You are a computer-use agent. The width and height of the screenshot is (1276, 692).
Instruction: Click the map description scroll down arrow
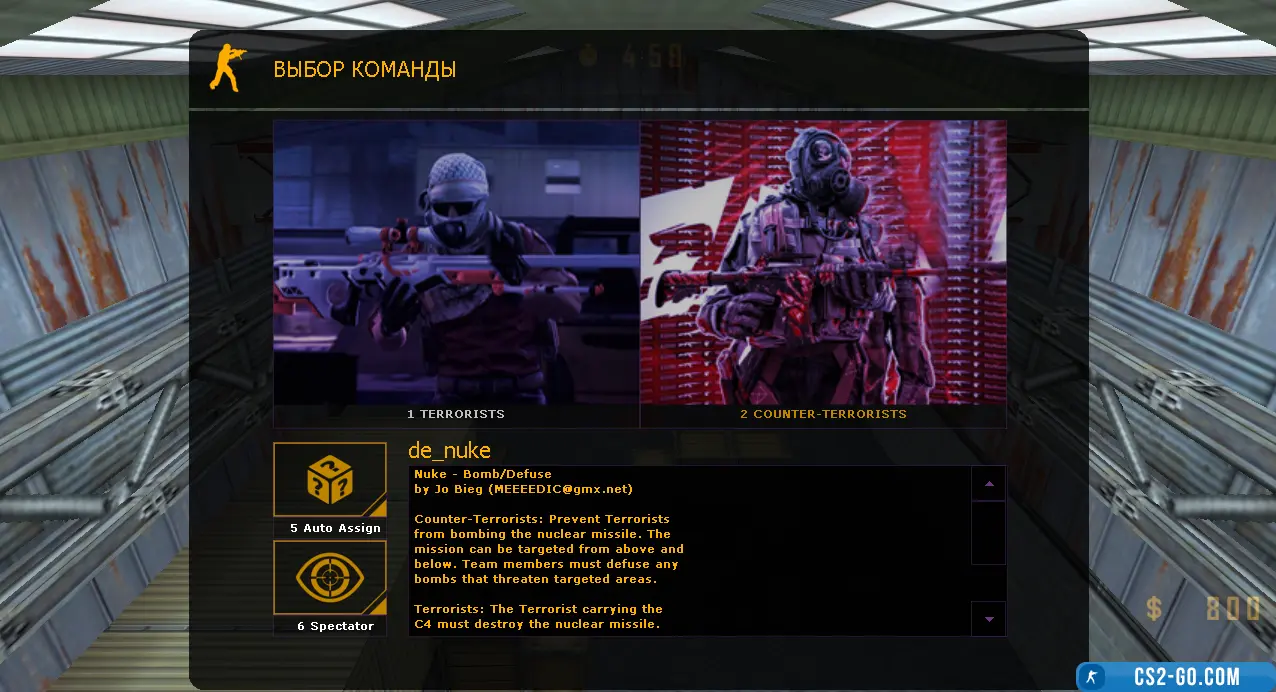[x=989, y=619]
